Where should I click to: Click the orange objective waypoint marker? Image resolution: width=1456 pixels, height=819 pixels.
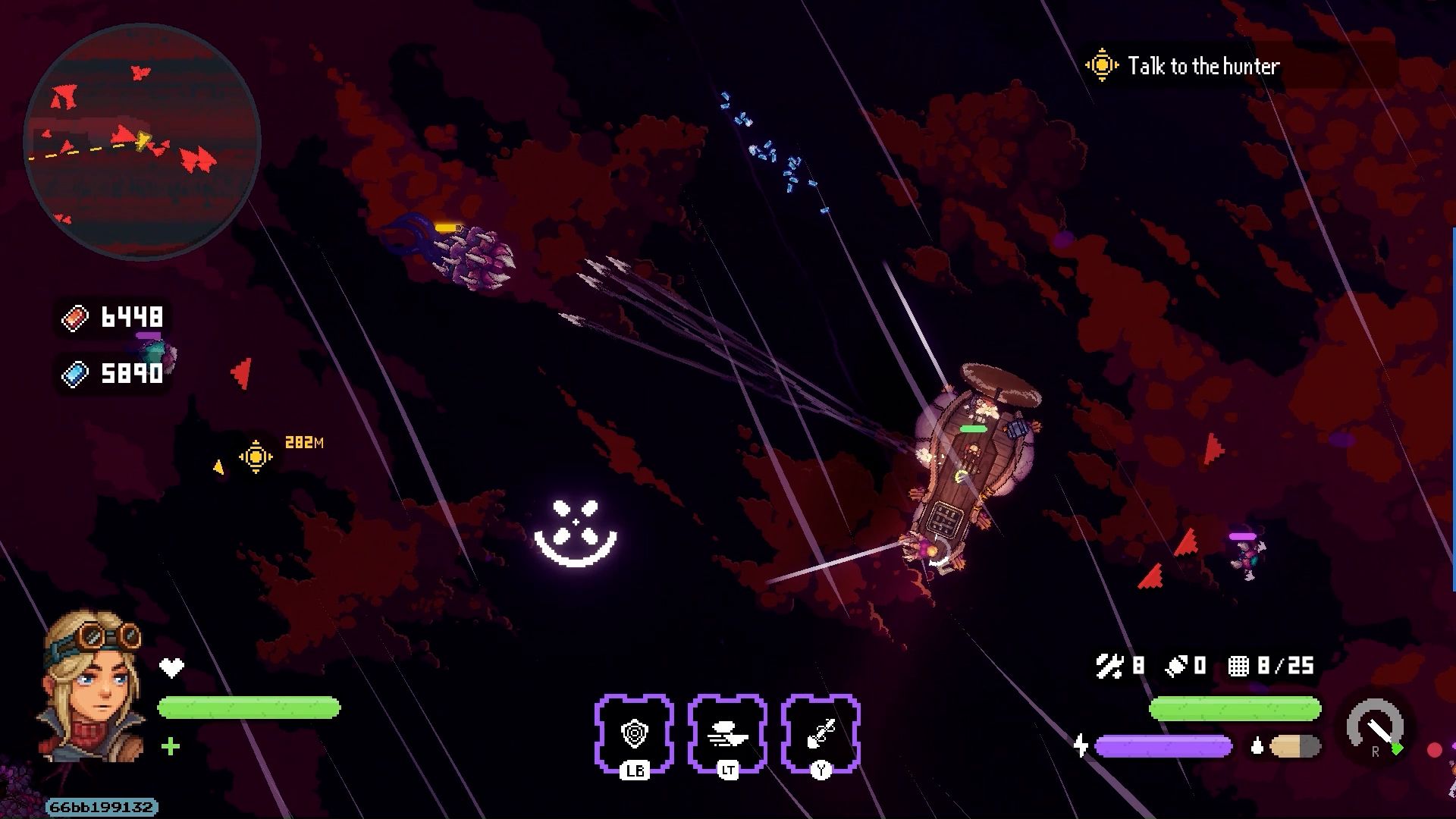tap(256, 457)
